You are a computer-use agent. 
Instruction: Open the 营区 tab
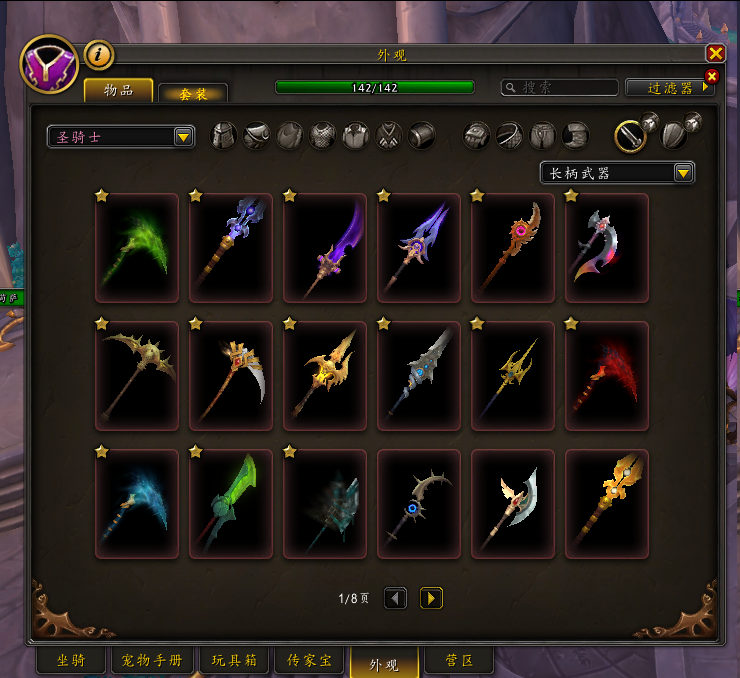click(458, 661)
